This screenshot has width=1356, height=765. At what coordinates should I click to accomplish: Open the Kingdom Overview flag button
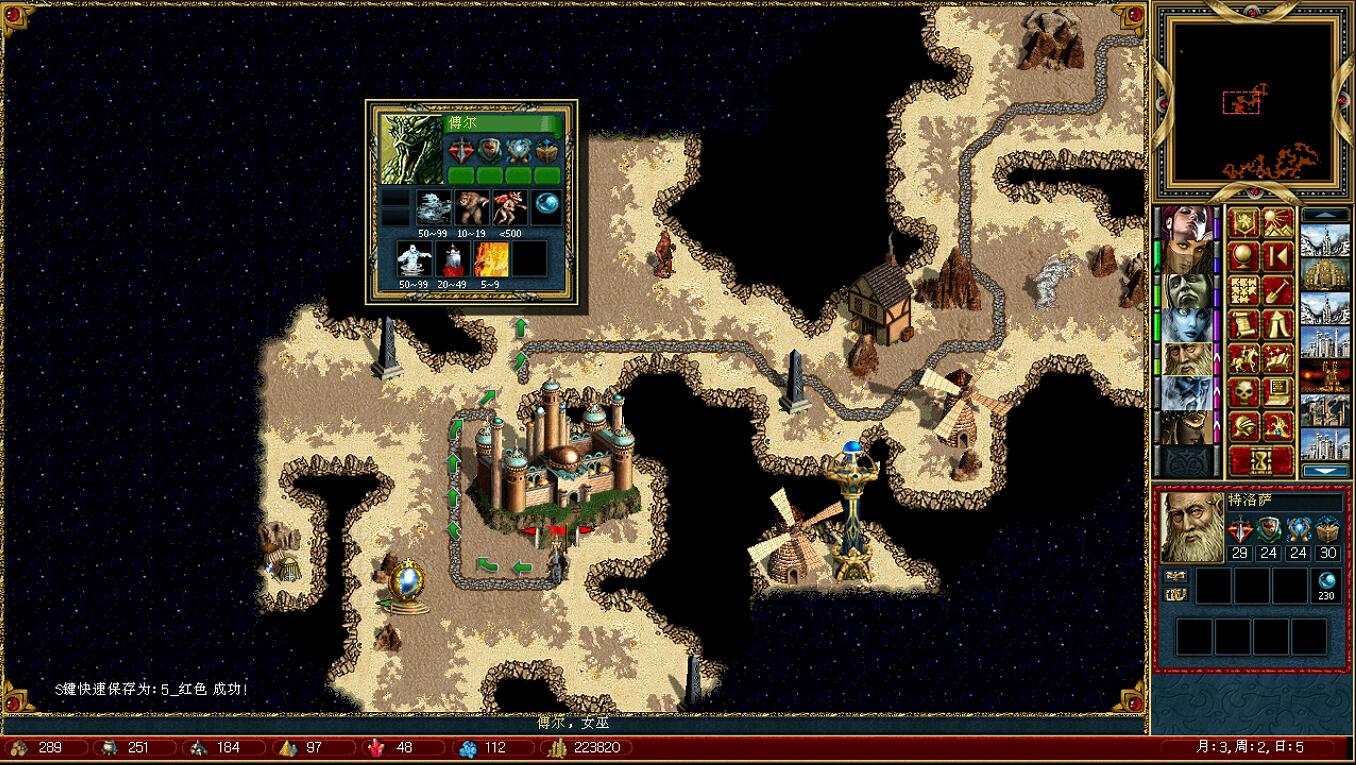pyautogui.click(x=1243, y=223)
